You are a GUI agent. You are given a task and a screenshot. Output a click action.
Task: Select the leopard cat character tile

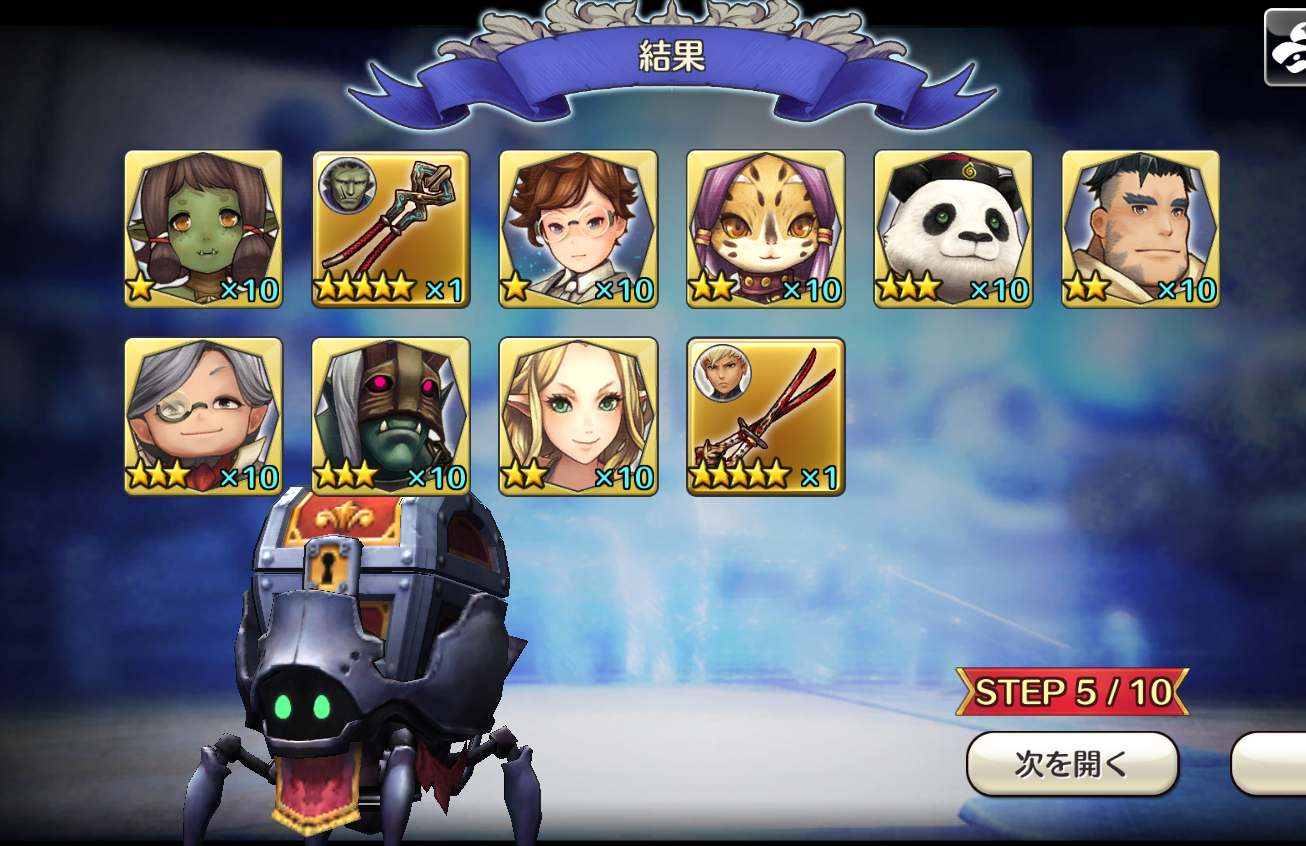coord(766,229)
